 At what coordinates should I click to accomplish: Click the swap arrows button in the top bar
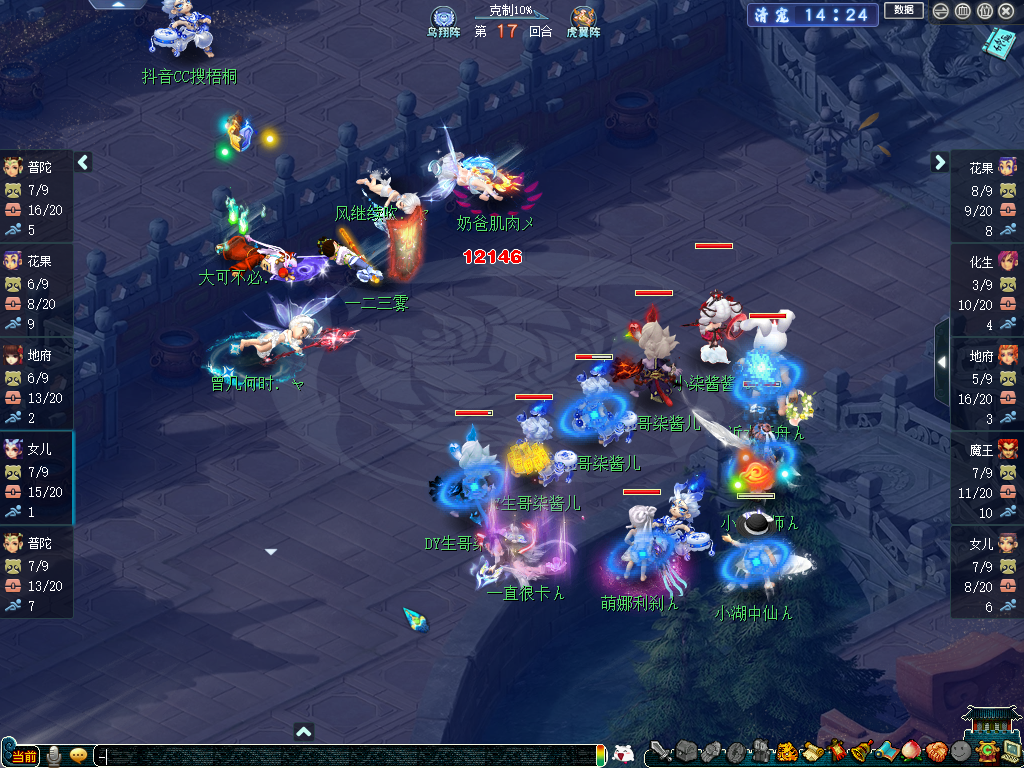coord(940,11)
